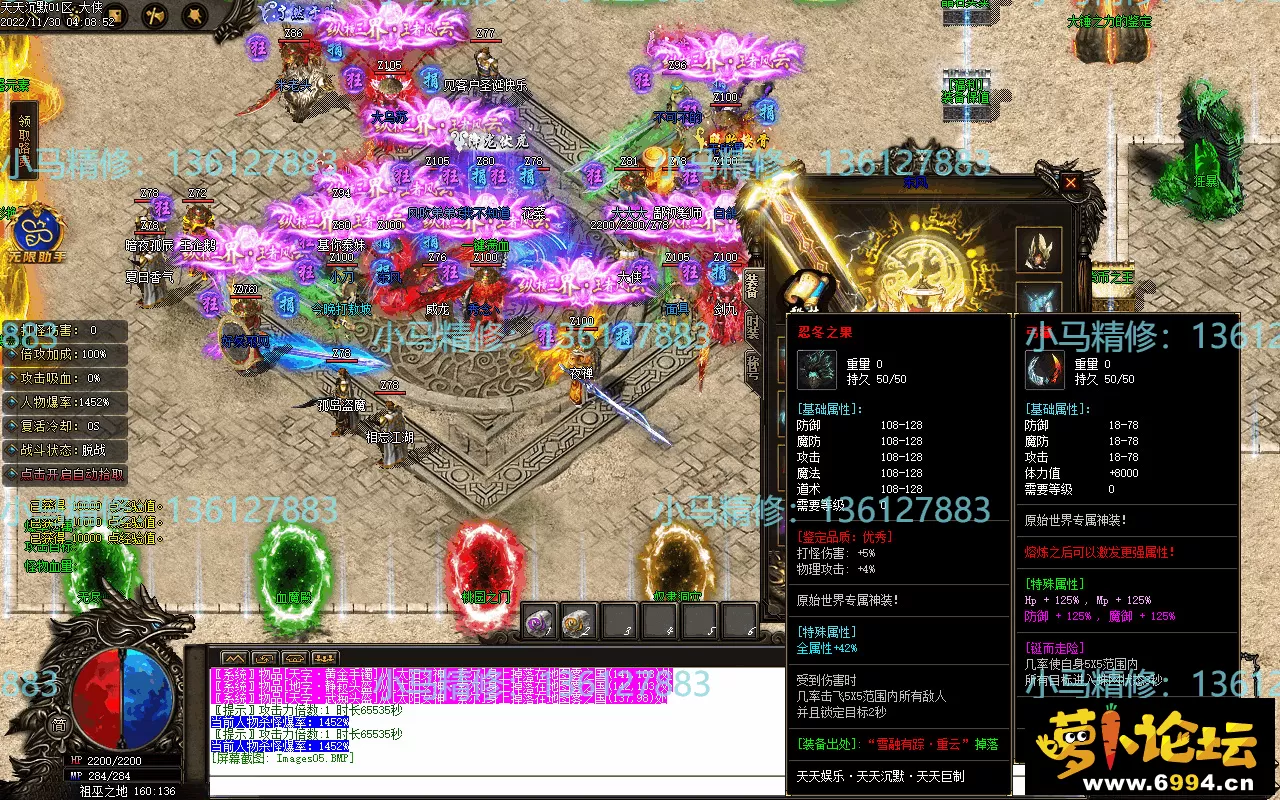Open the 无限助手 assistant button
Image resolution: width=1280 pixels, height=800 pixels.
pyautogui.click(x=35, y=236)
